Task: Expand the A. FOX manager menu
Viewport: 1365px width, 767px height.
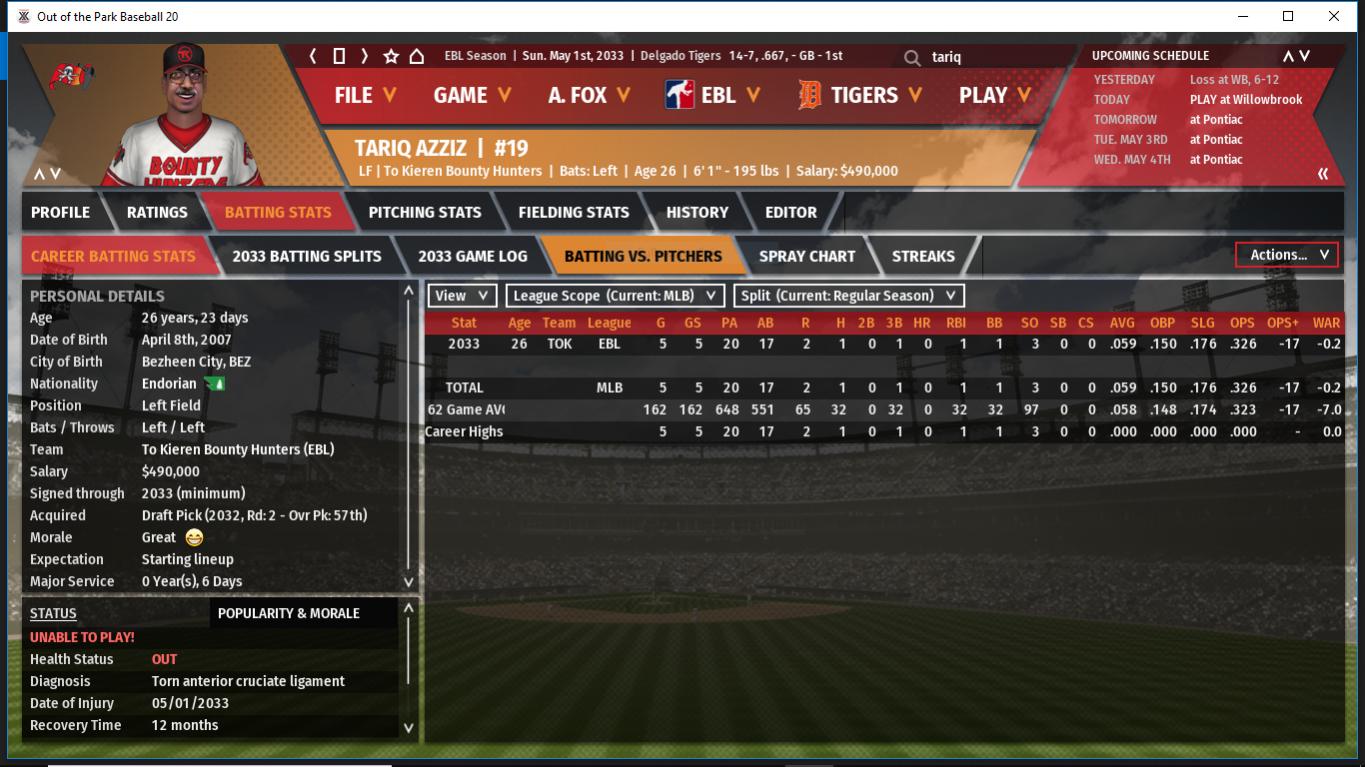Action: click(589, 95)
